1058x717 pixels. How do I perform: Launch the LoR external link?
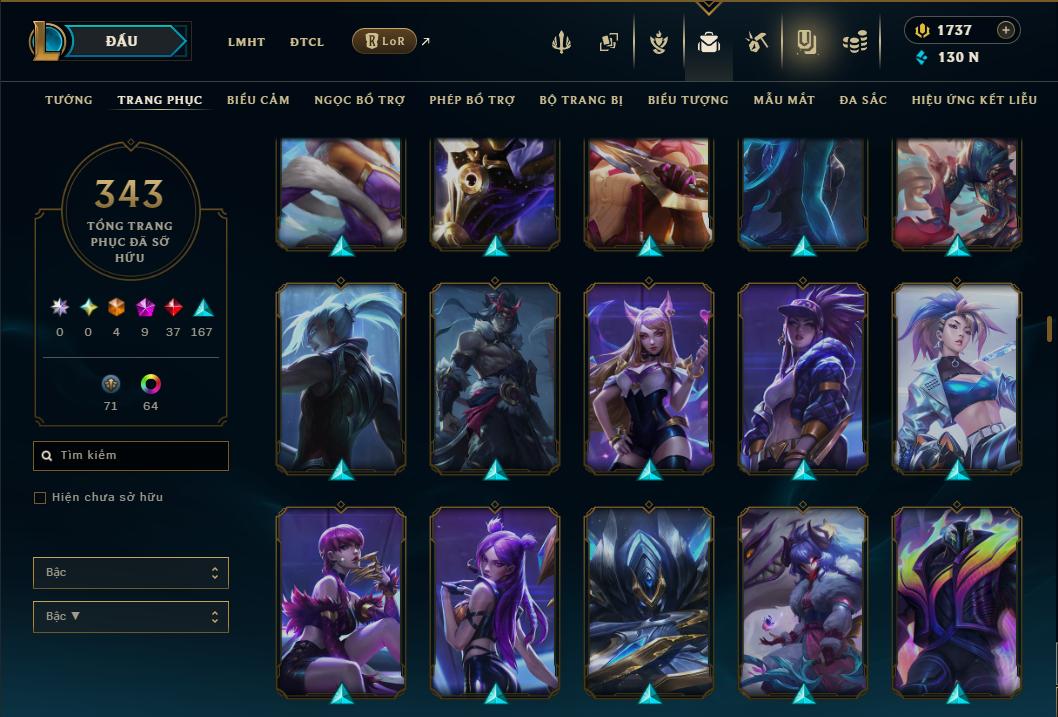(x=385, y=41)
